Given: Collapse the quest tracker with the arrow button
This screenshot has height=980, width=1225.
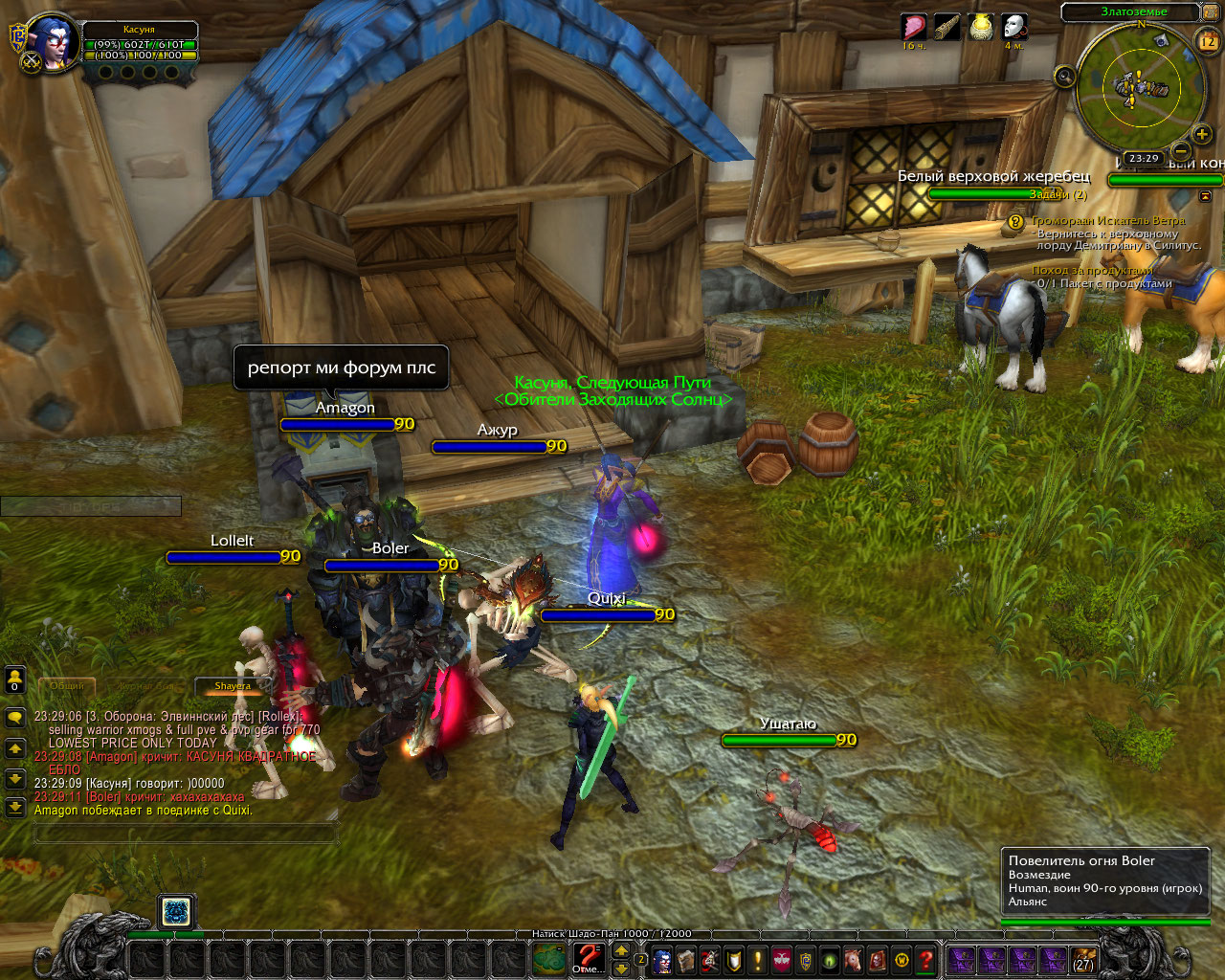Looking at the screenshot, I should 1205,195.
